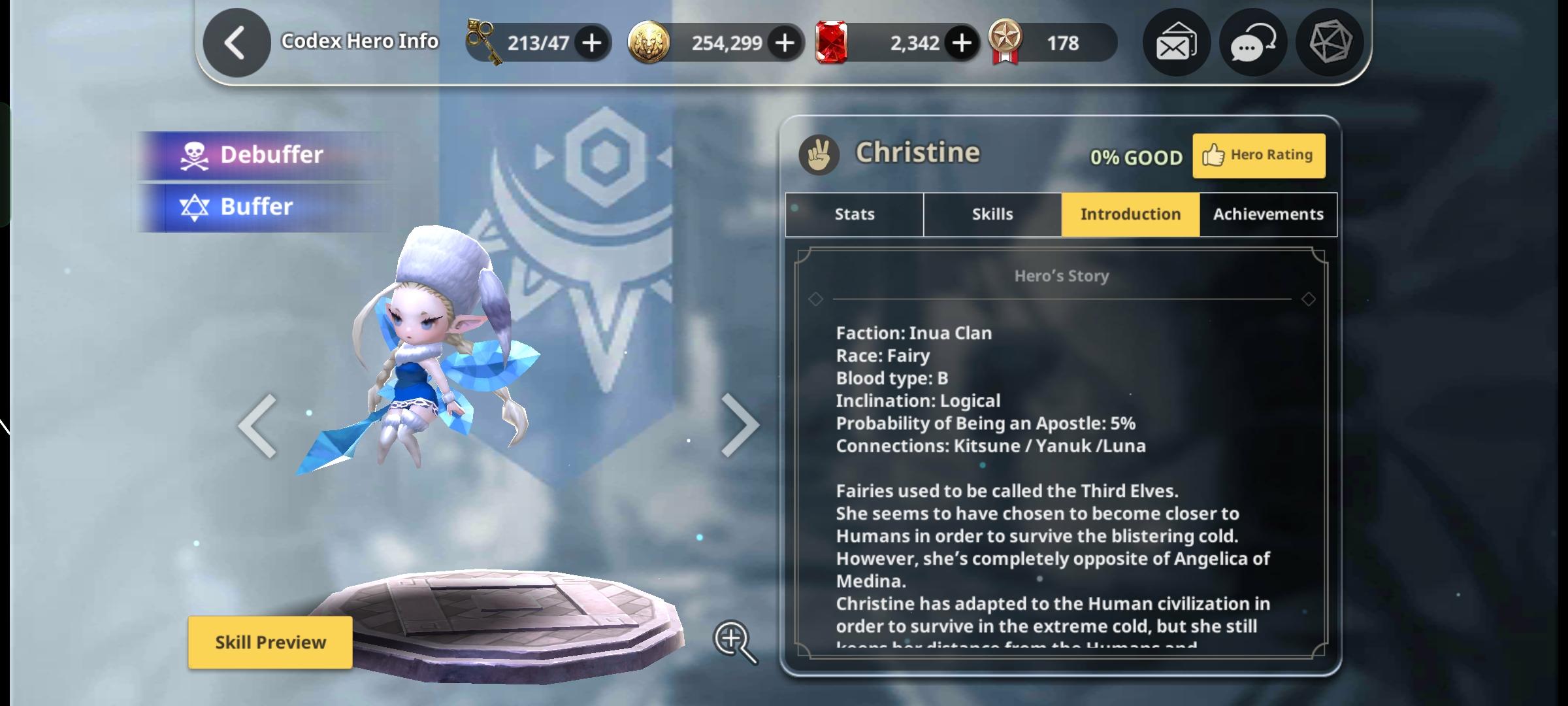Image resolution: width=1568 pixels, height=706 pixels.
Task: Open the Achievements tab
Action: 1267,214
